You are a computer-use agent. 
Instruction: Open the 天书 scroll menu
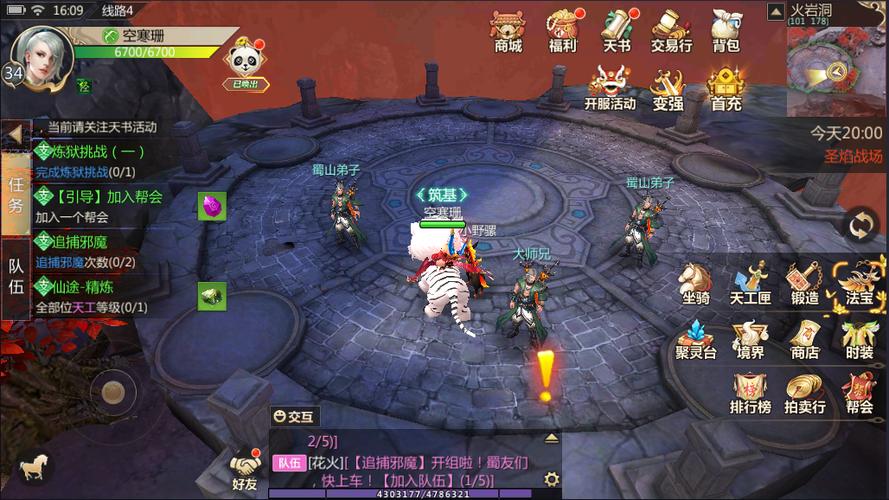[x=617, y=30]
